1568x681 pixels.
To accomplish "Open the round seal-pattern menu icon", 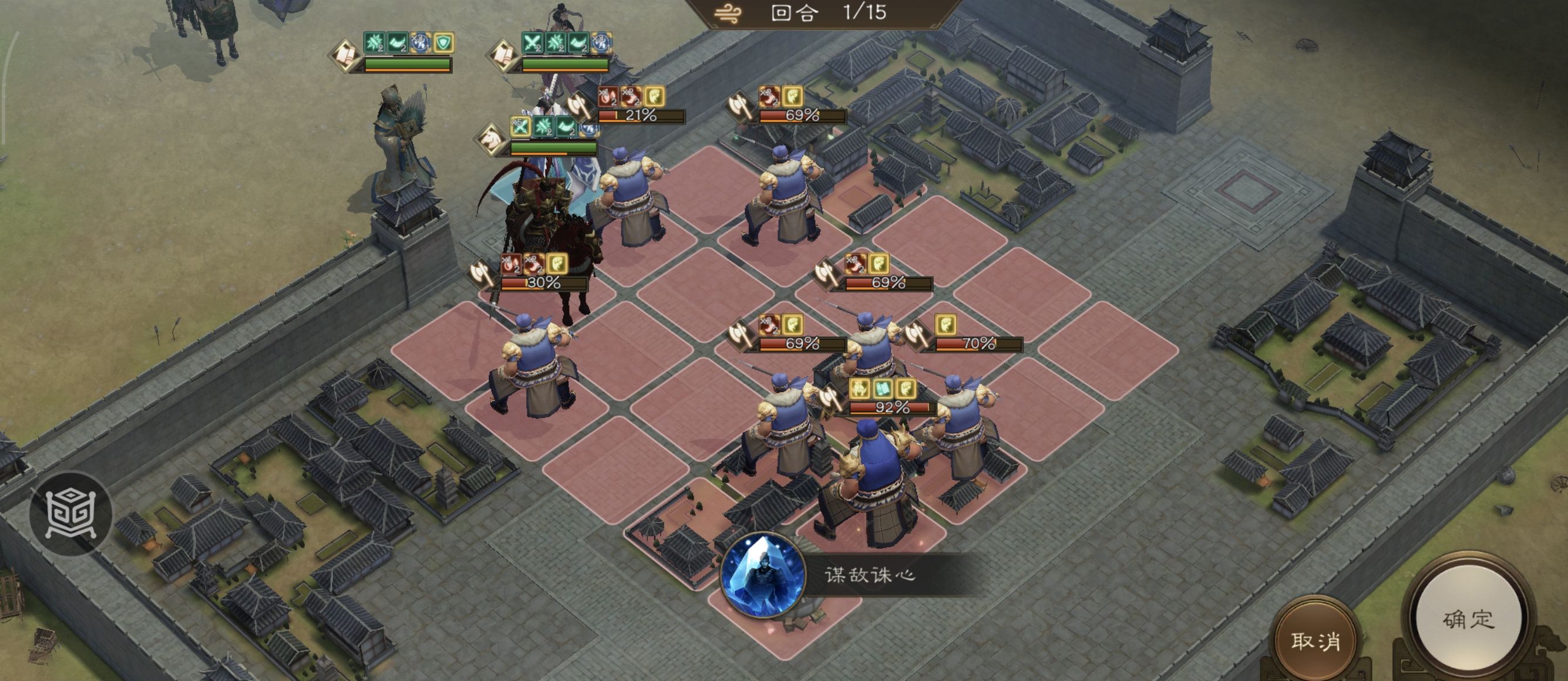I will tap(70, 513).
